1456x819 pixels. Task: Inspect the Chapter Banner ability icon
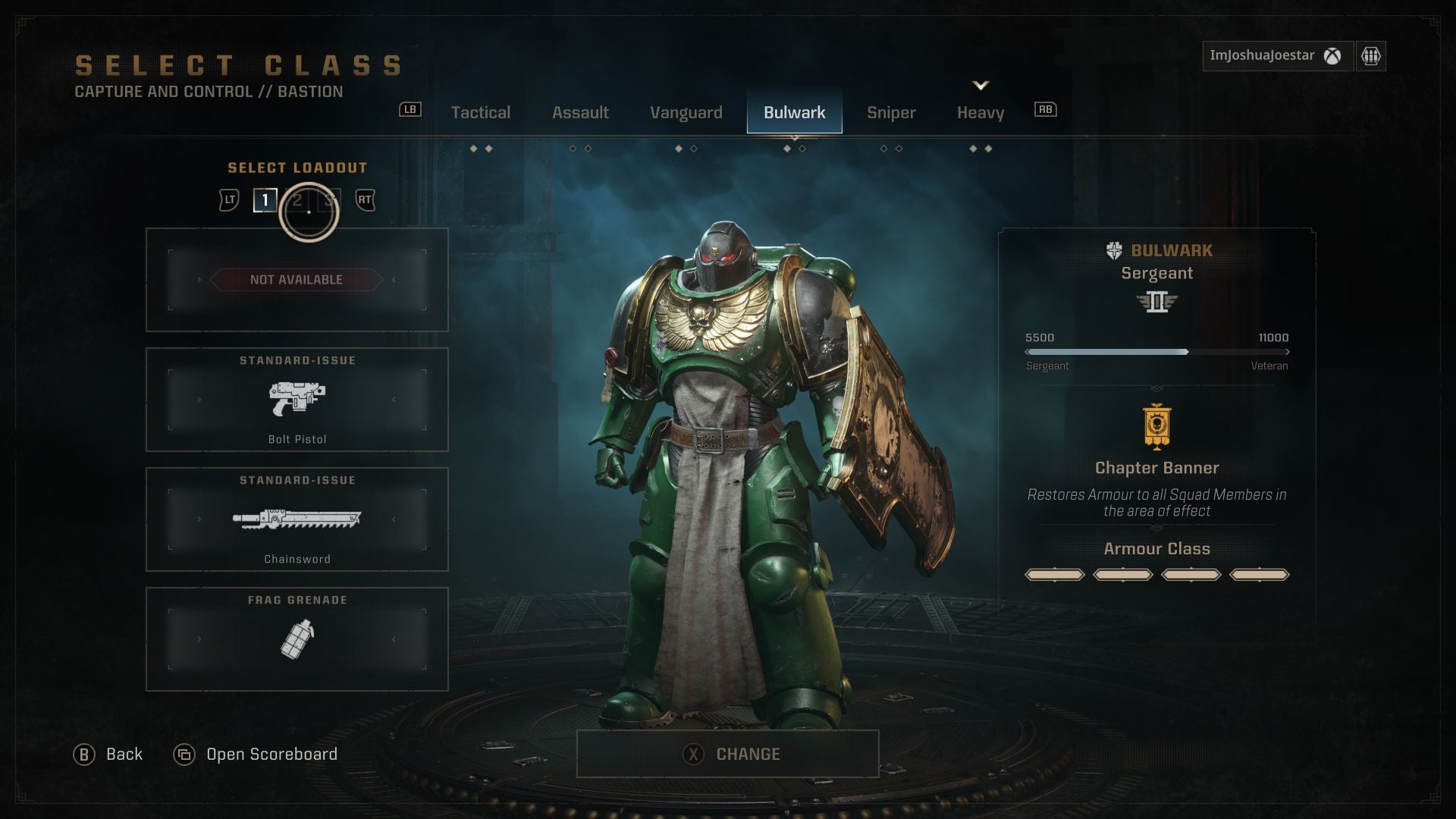click(1156, 427)
